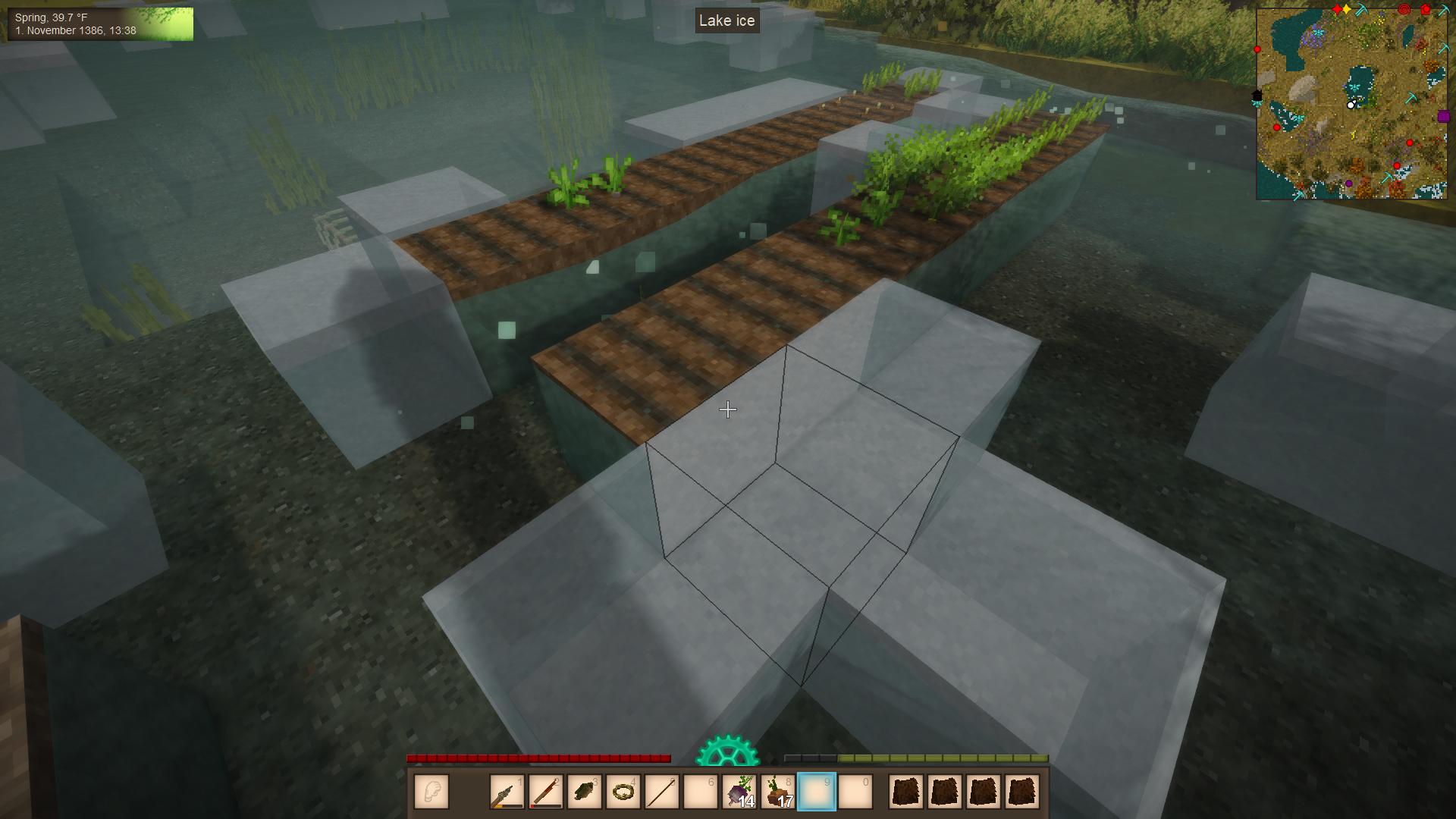Select the woven ring item in slot 4
The height and width of the screenshot is (819, 1456).
[623, 792]
